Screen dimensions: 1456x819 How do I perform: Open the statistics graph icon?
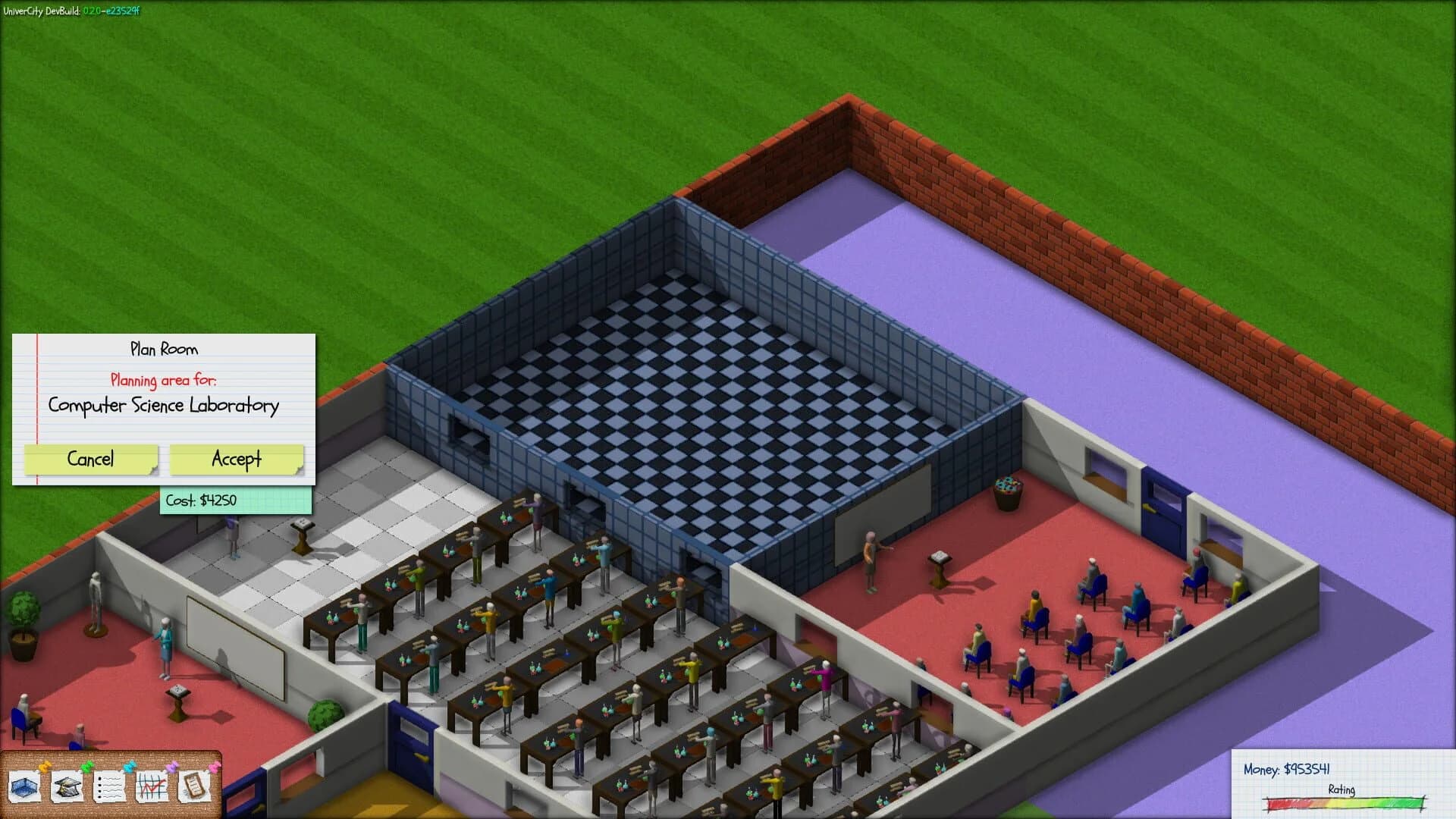[152, 787]
